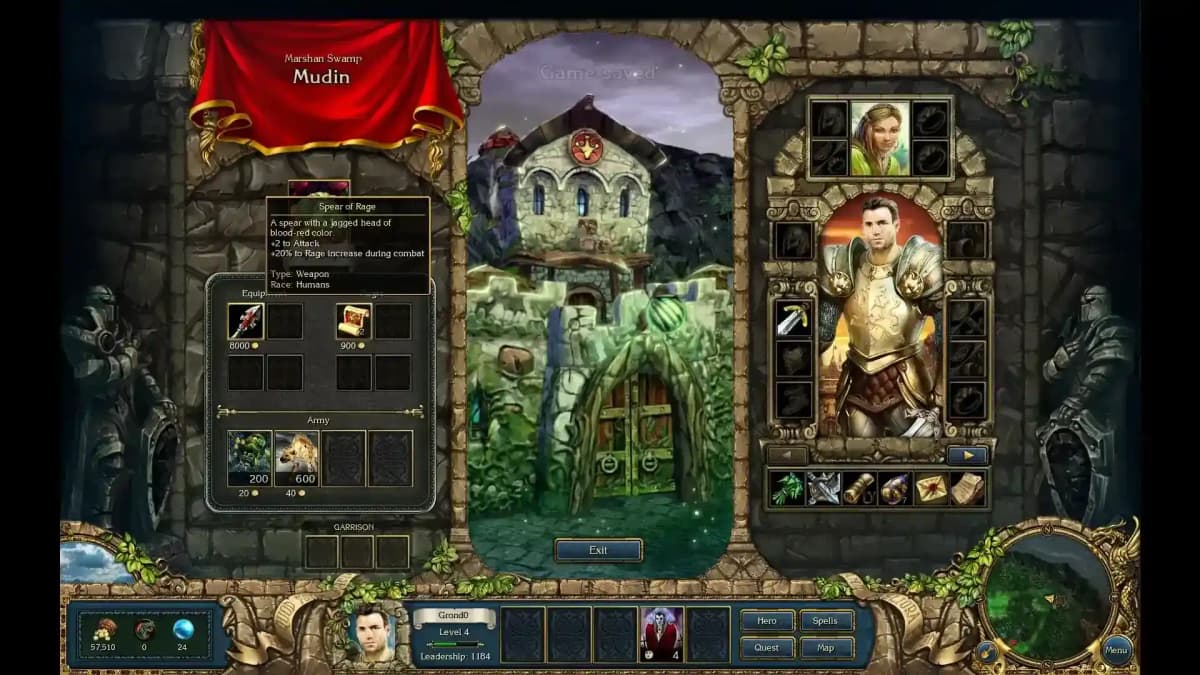Select the Spear of Rage shop item
Viewport: 1200px width, 675px height.
(245, 321)
